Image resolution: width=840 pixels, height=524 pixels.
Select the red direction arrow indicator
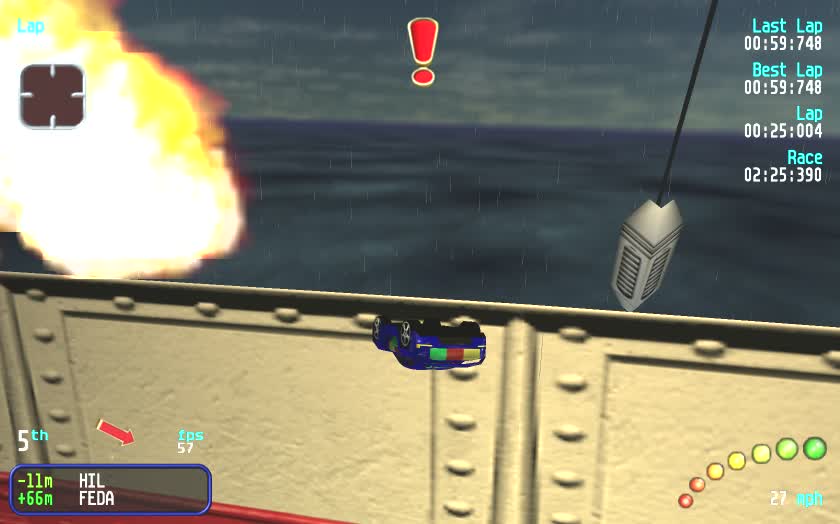pos(116,432)
